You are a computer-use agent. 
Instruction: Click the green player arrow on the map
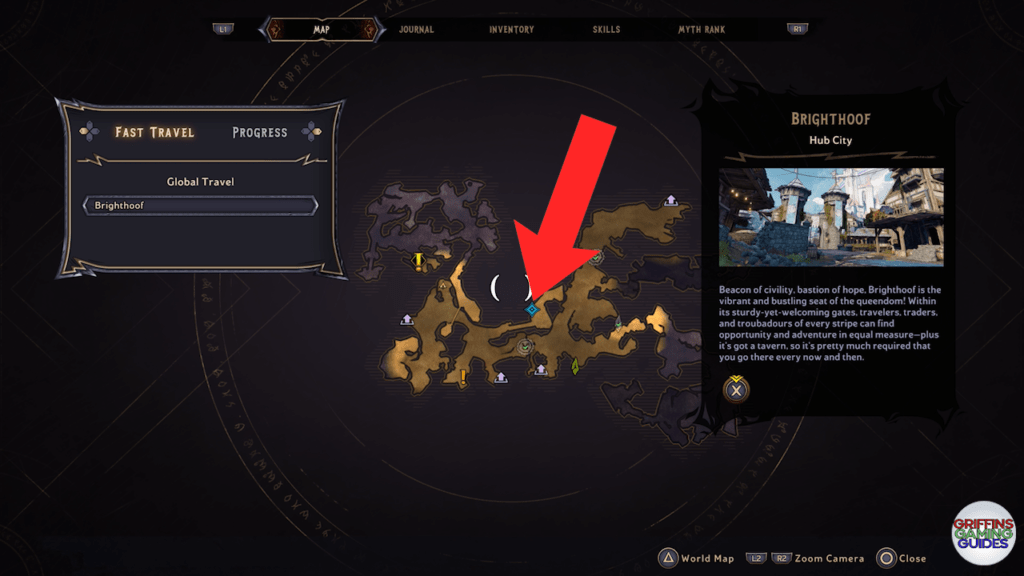[x=575, y=367]
